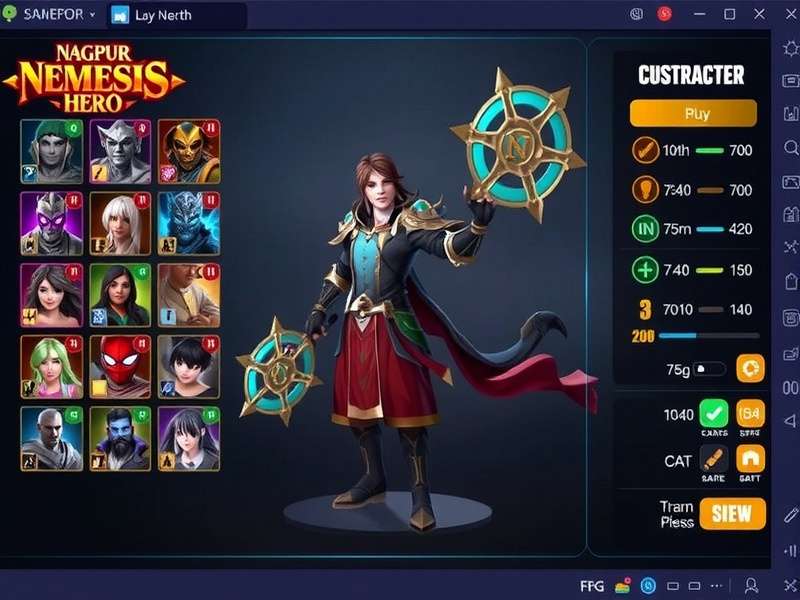
Task: Click the green plus stat icon
Action: pos(645,270)
